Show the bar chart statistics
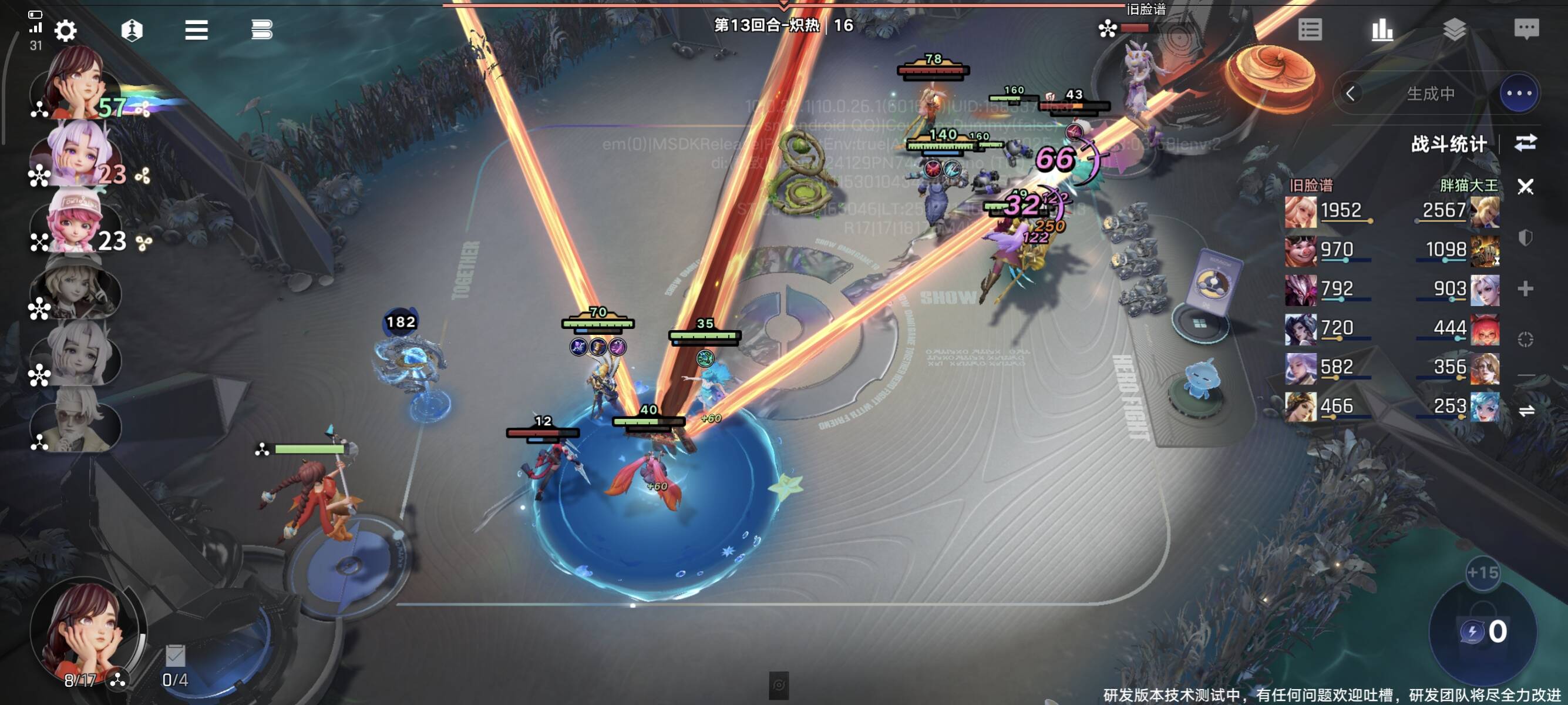The height and width of the screenshot is (705, 1568). [1382, 29]
